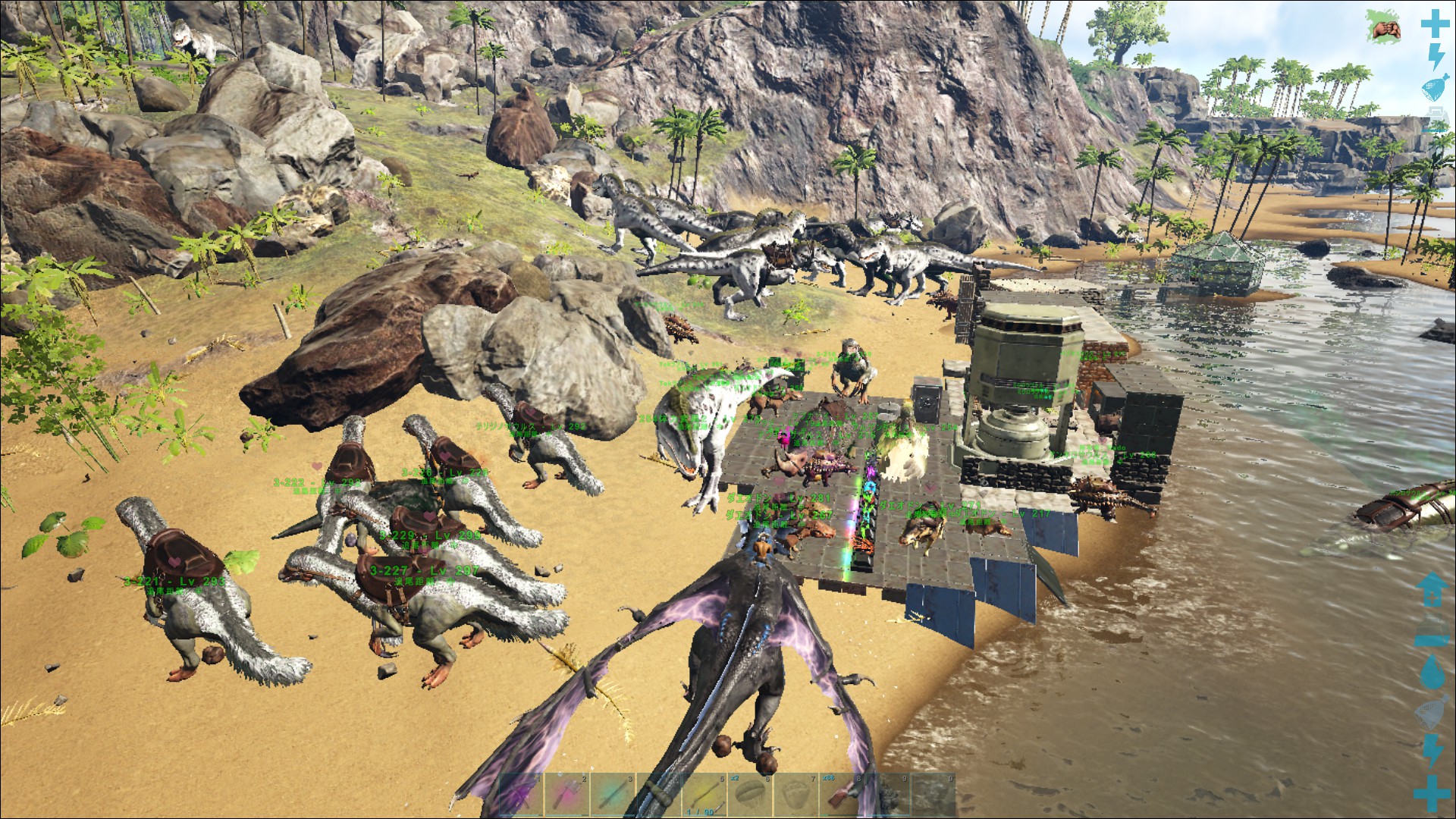Click the Stamina lightning bolt icon top right

tap(1436, 56)
